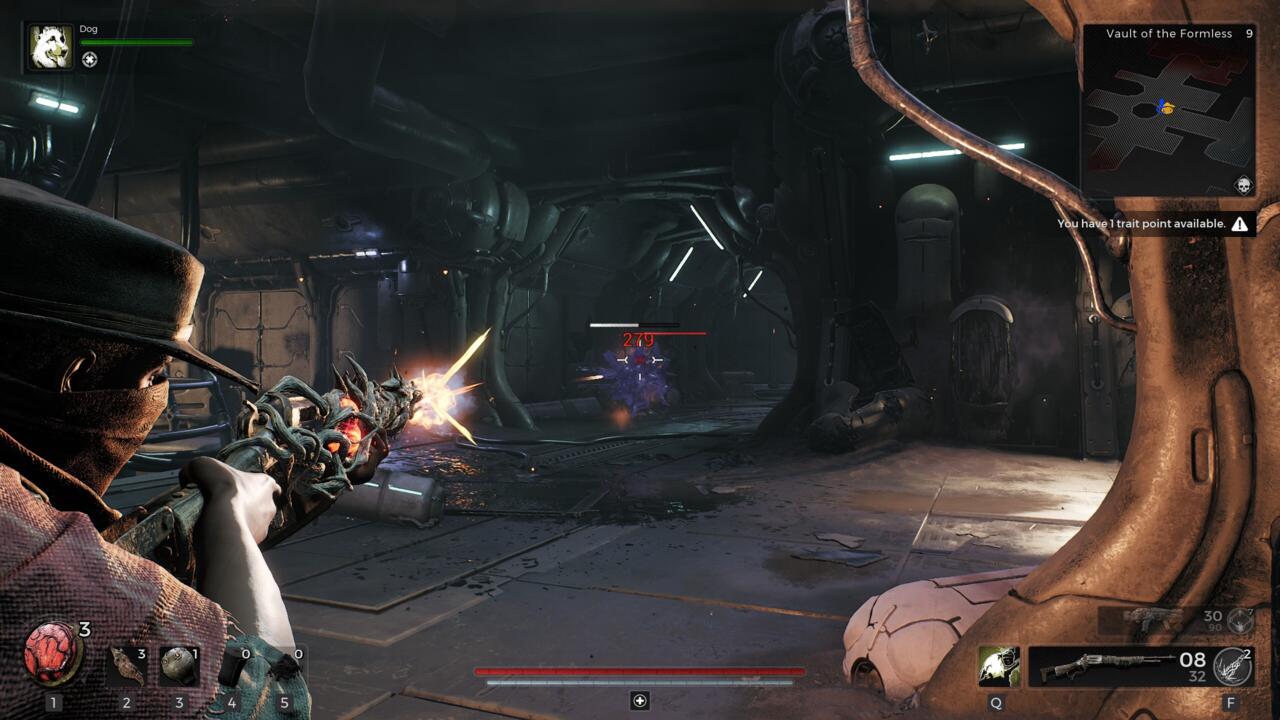
Task: Select the round metal orb consumable
Action: pos(179,666)
